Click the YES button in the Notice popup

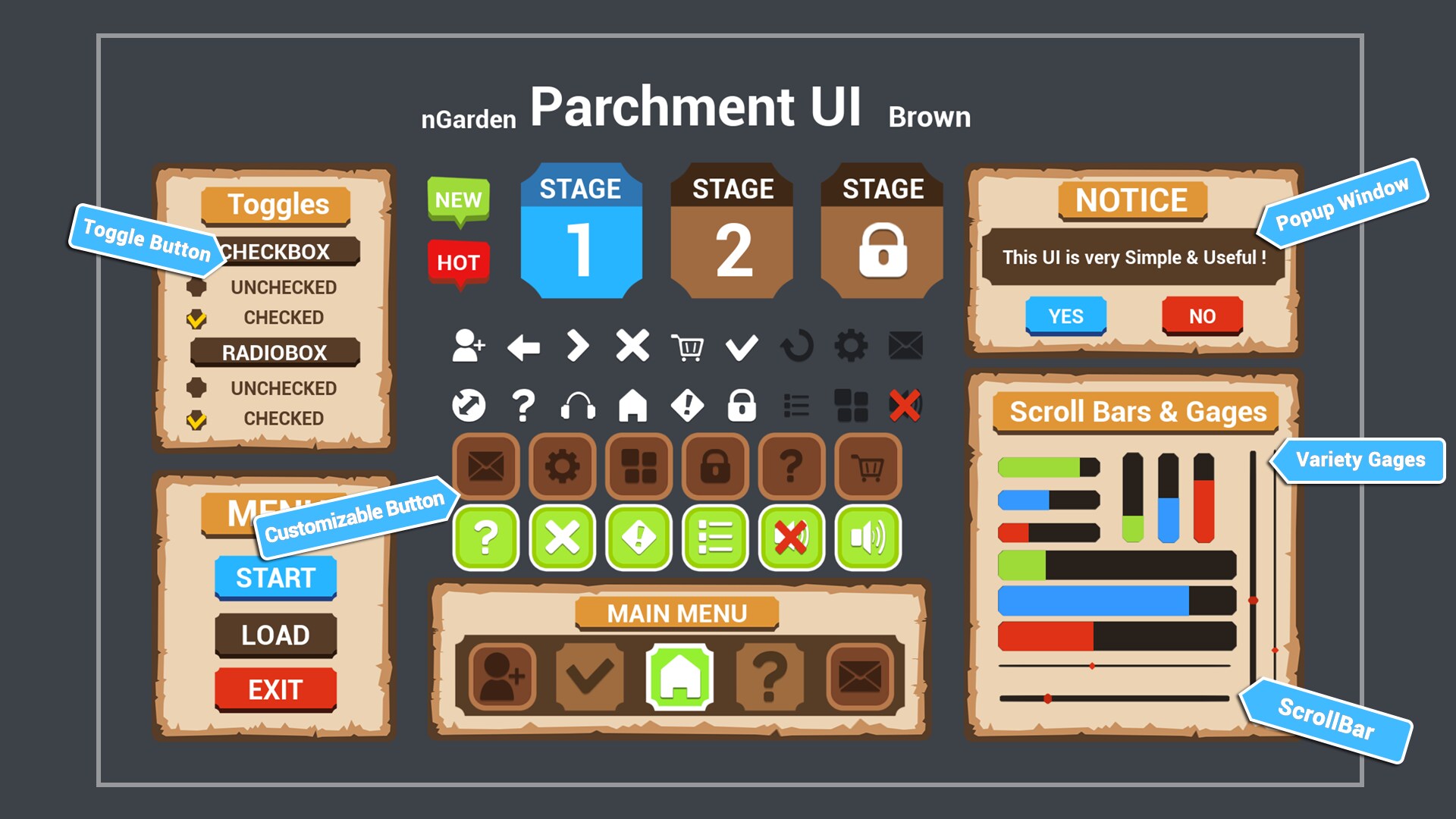[x=1065, y=315]
